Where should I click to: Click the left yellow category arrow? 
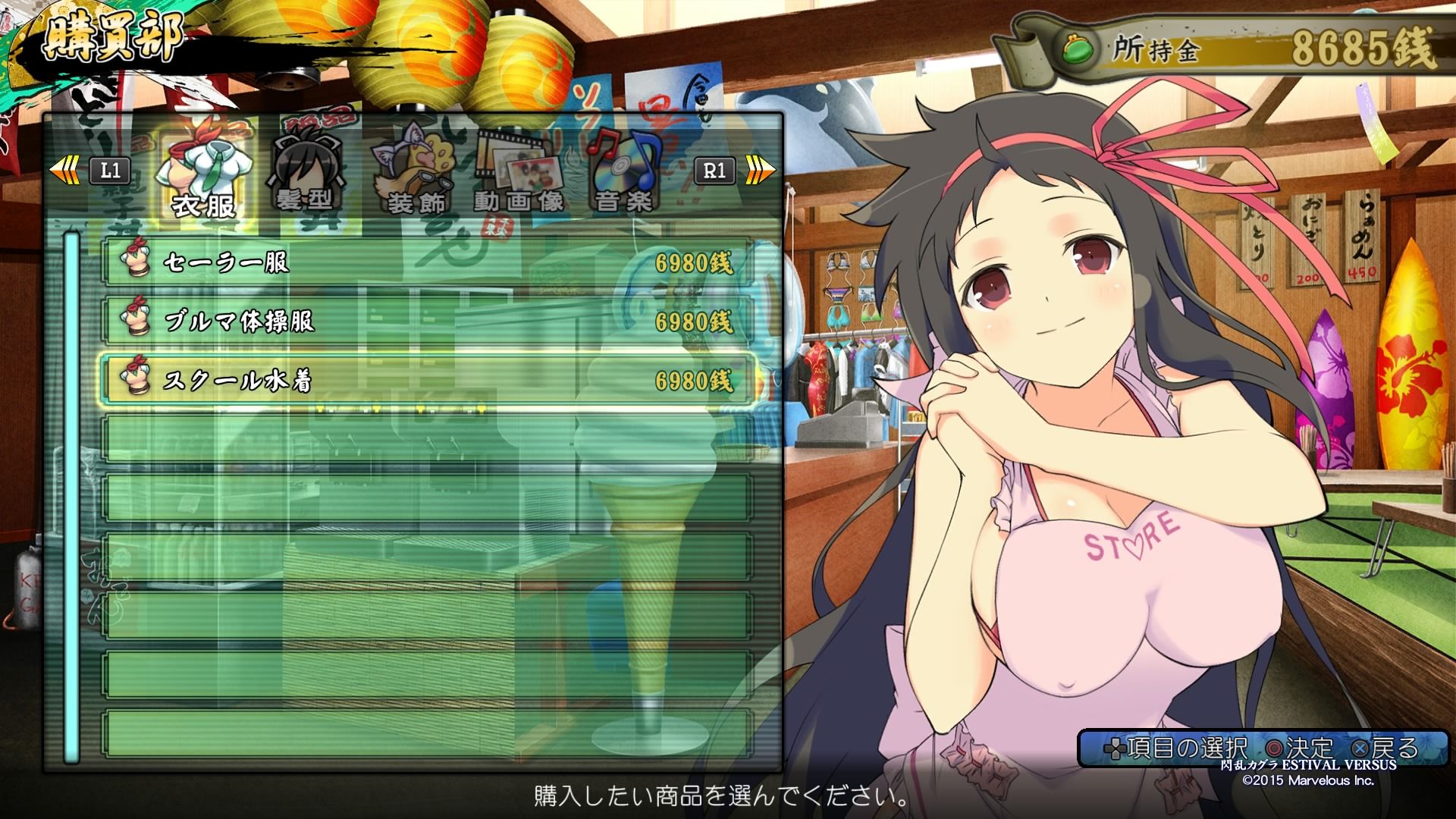pos(64,170)
